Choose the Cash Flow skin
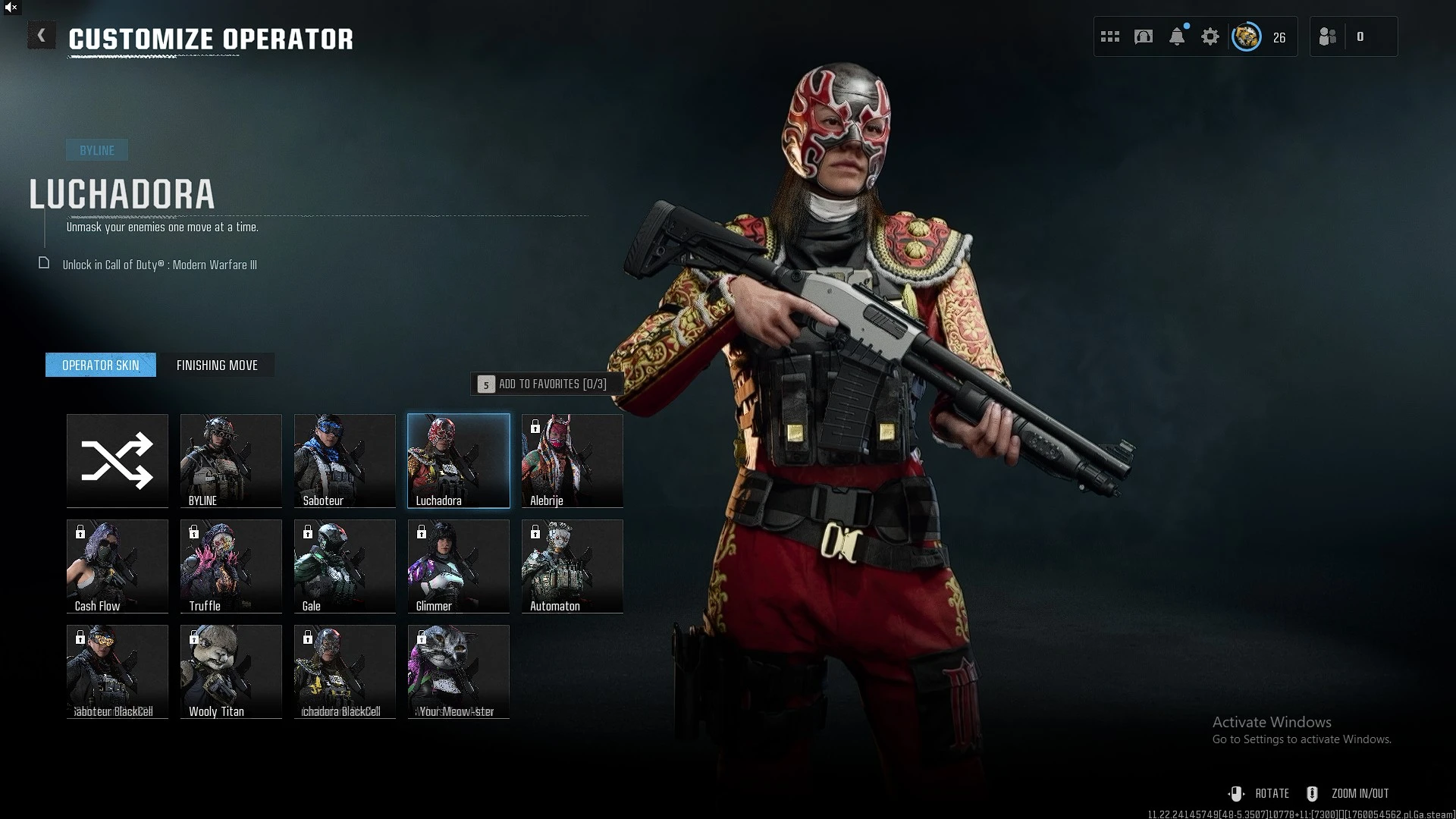Image resolution: width=1456 pixels, height=819 pixels. tap(118, 566)
